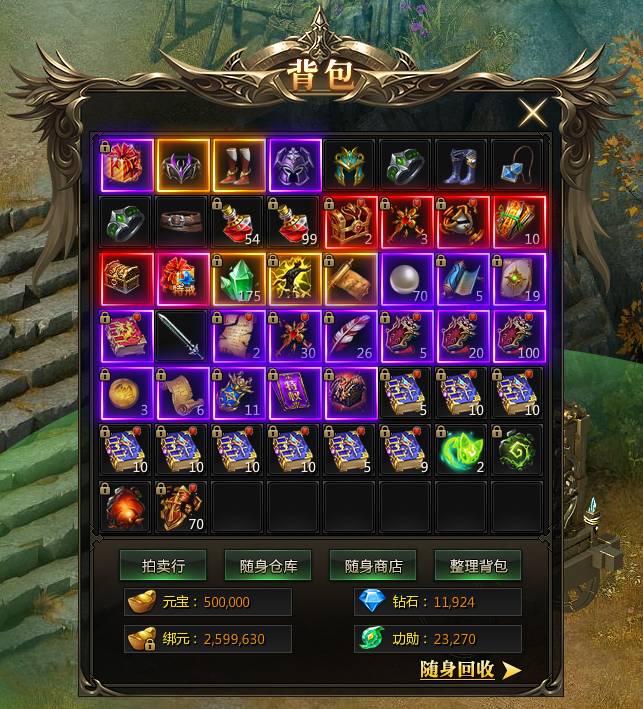Select the white pearl stack of 70
This screenshot has height=709, width=643.
click(x=405, y=279)
